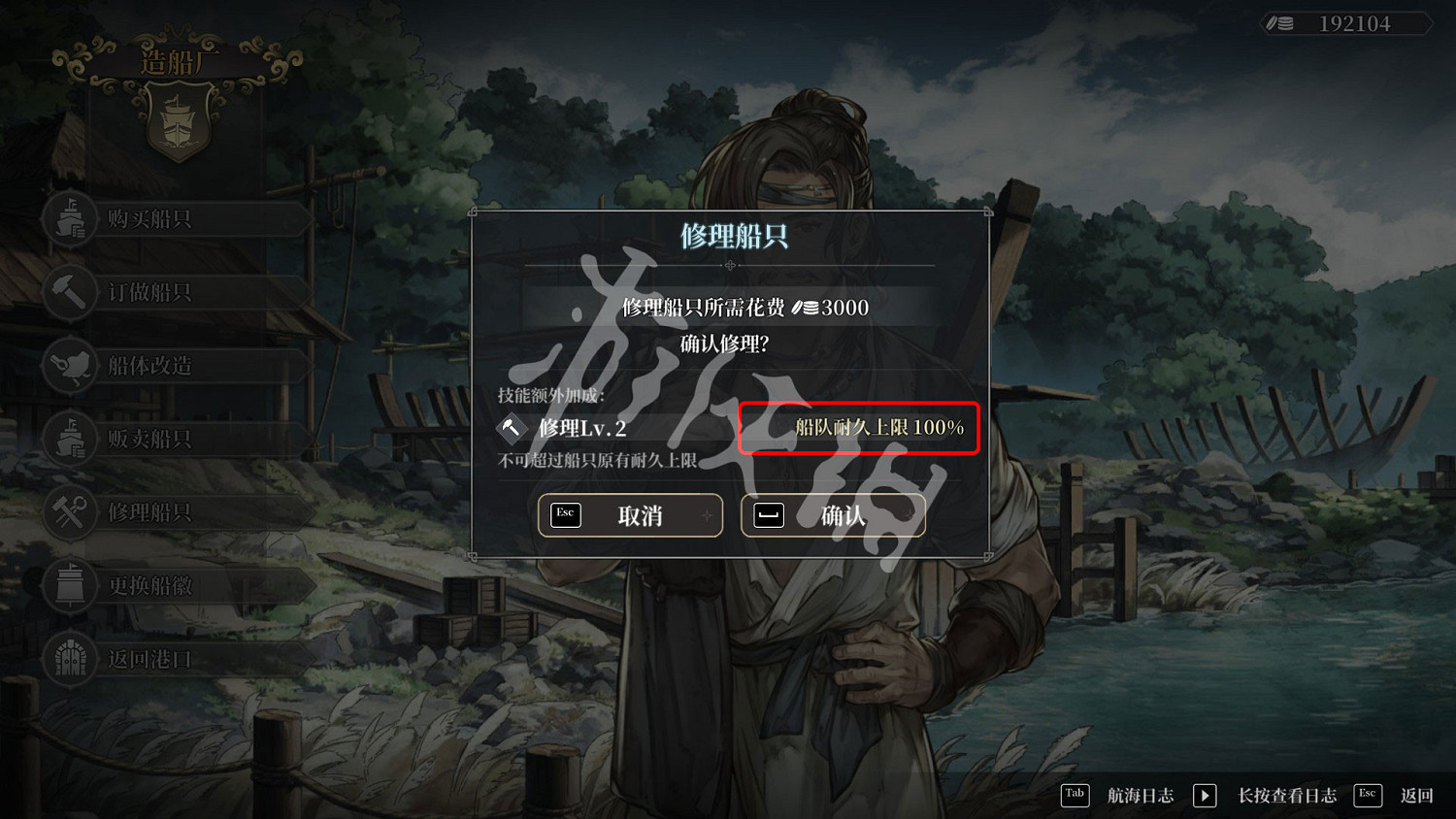Click the coin icon next to 192104

[1282, 23]
